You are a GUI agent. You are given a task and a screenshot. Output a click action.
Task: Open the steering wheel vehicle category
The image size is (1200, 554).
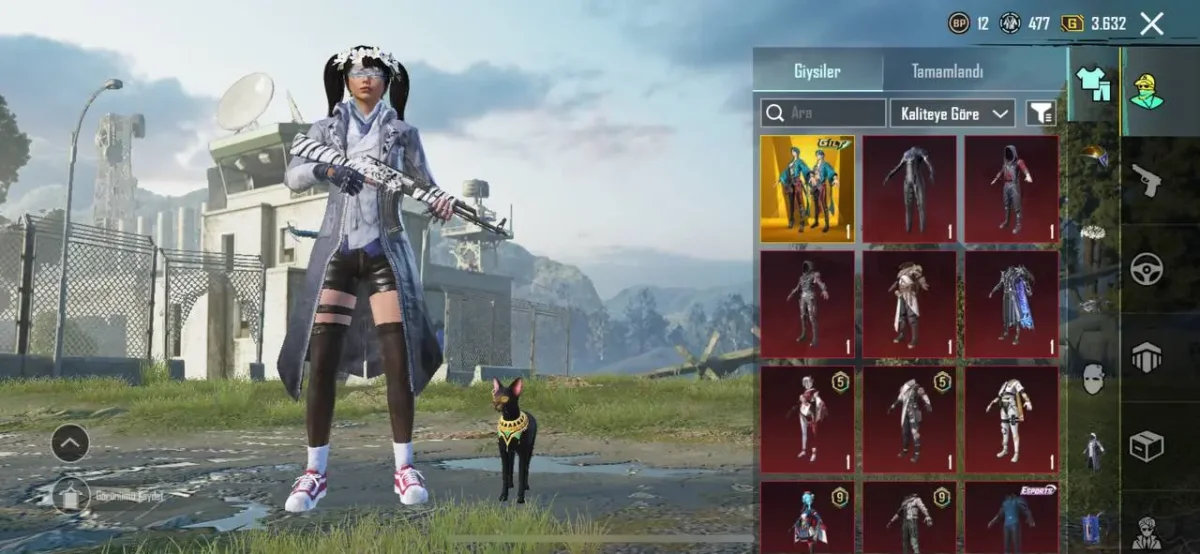pos(1146,269)
